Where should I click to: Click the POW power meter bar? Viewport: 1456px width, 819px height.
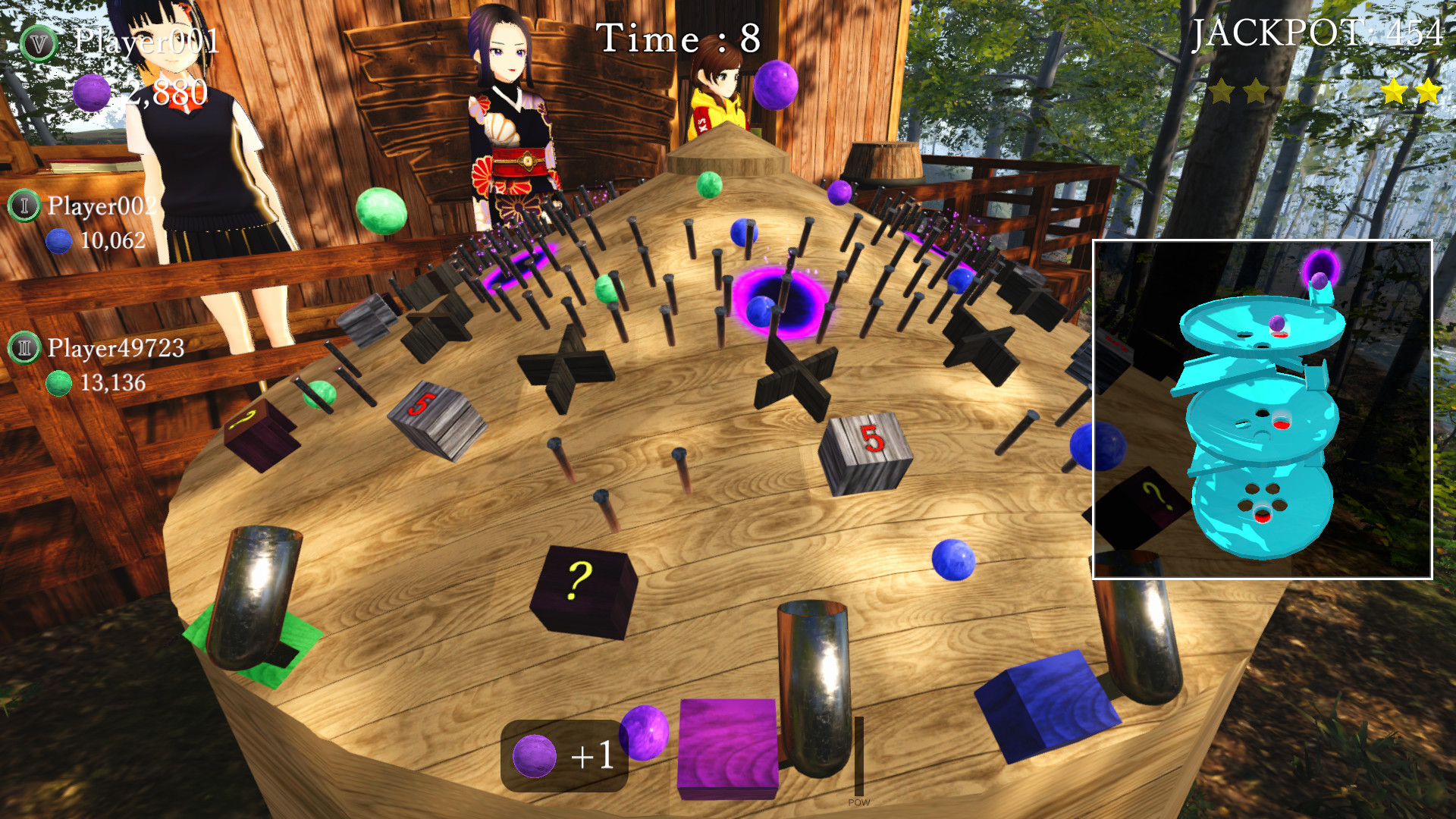[858, 755]
